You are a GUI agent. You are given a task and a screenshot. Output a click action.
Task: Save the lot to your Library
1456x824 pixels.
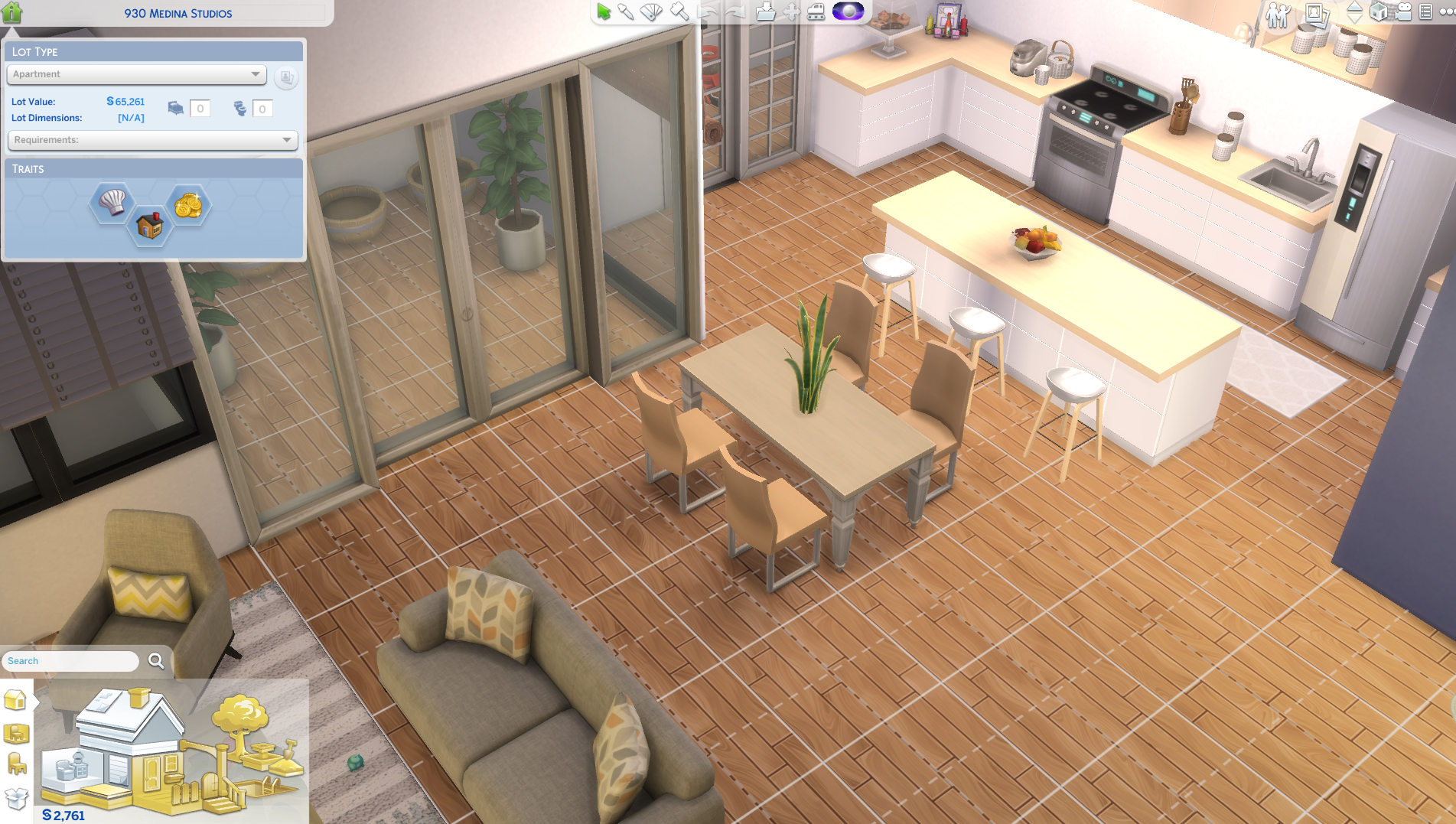(765, 11)
